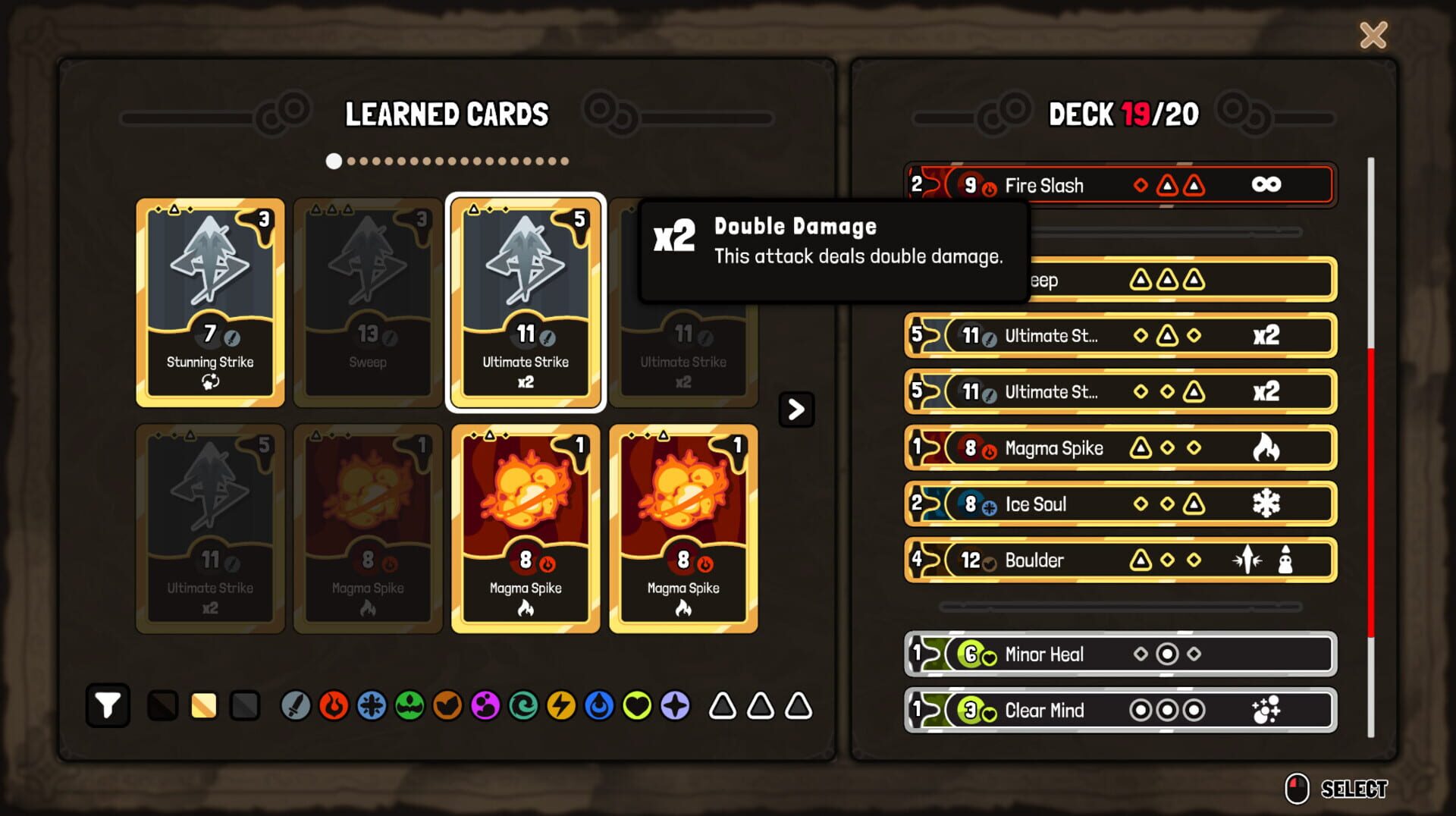The width and height of the screenshot is (1456, 816).
Task: Select the ice element filter
Action: pyautogui.click(x=373, y=705)
